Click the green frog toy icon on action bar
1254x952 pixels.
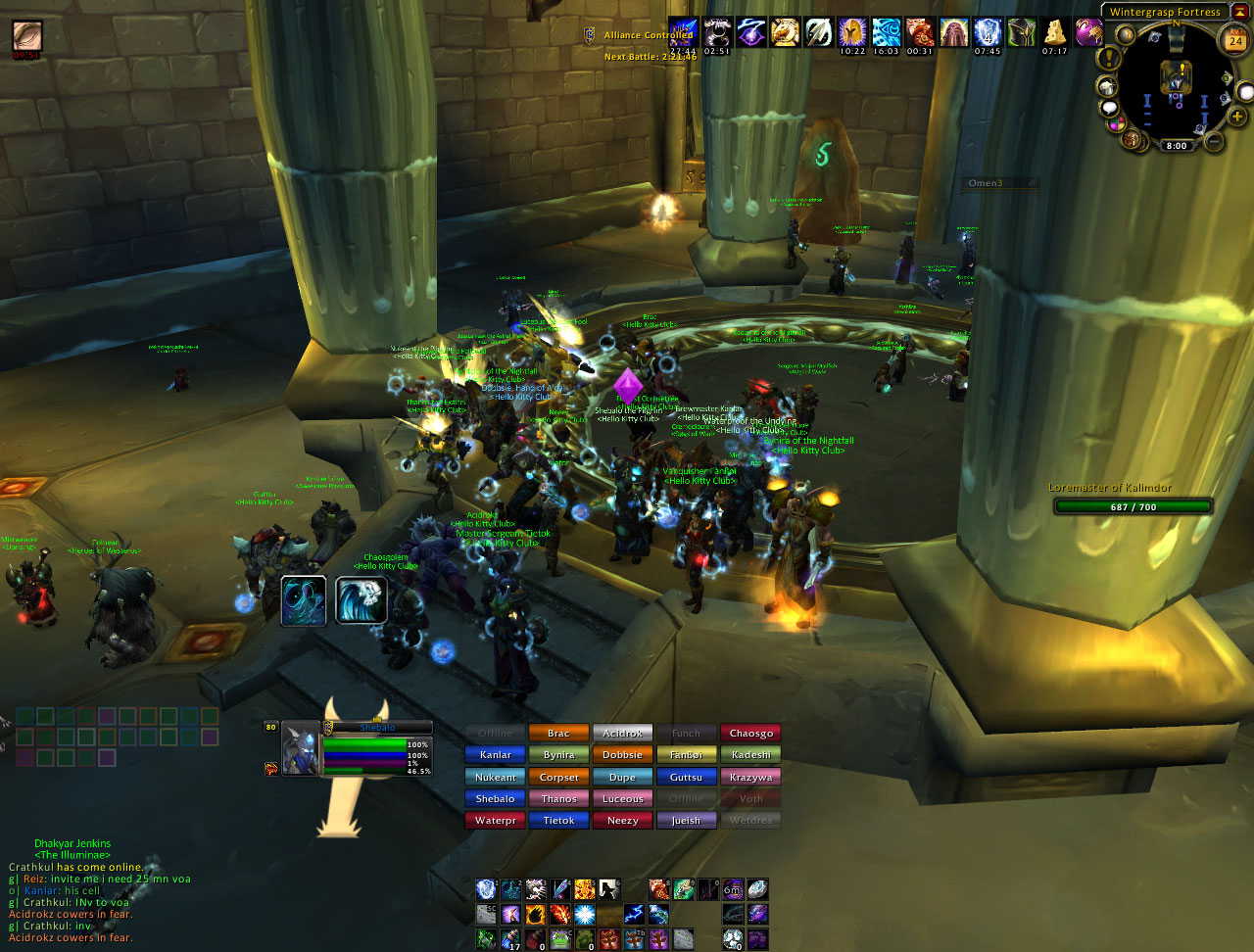[560, 937]
